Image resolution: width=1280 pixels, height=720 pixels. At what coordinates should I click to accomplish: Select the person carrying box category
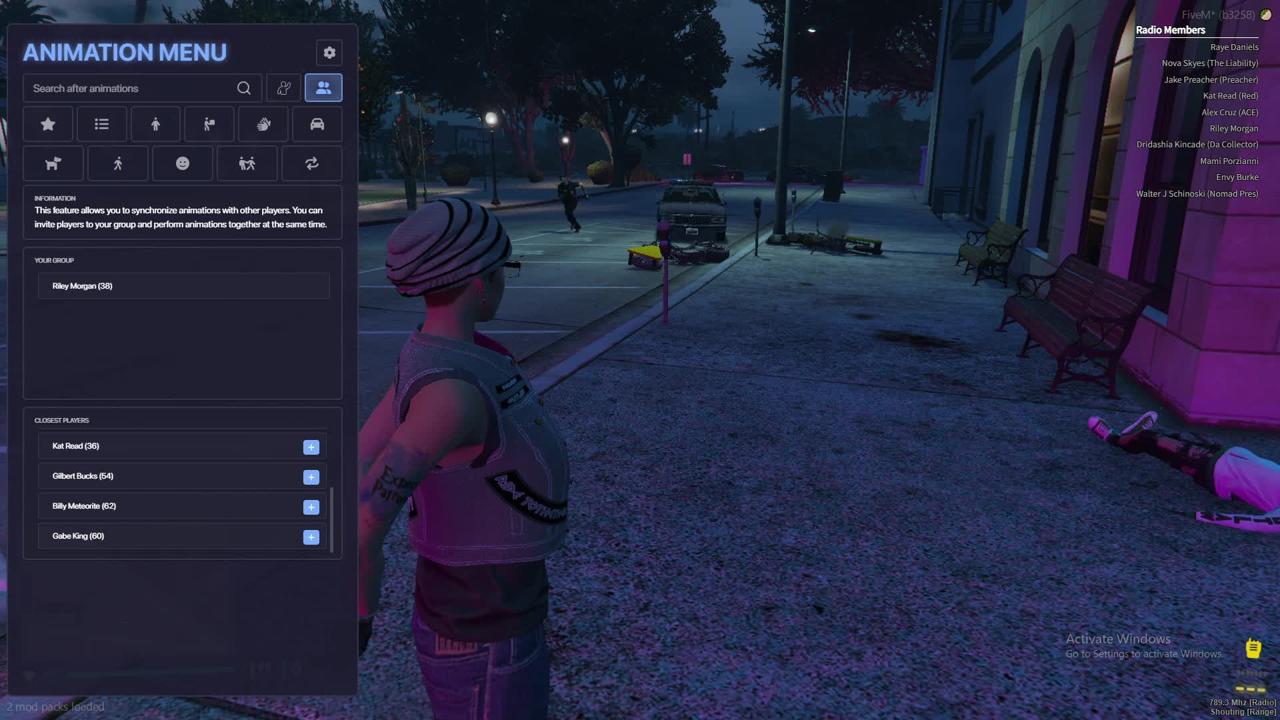point(209,125)
